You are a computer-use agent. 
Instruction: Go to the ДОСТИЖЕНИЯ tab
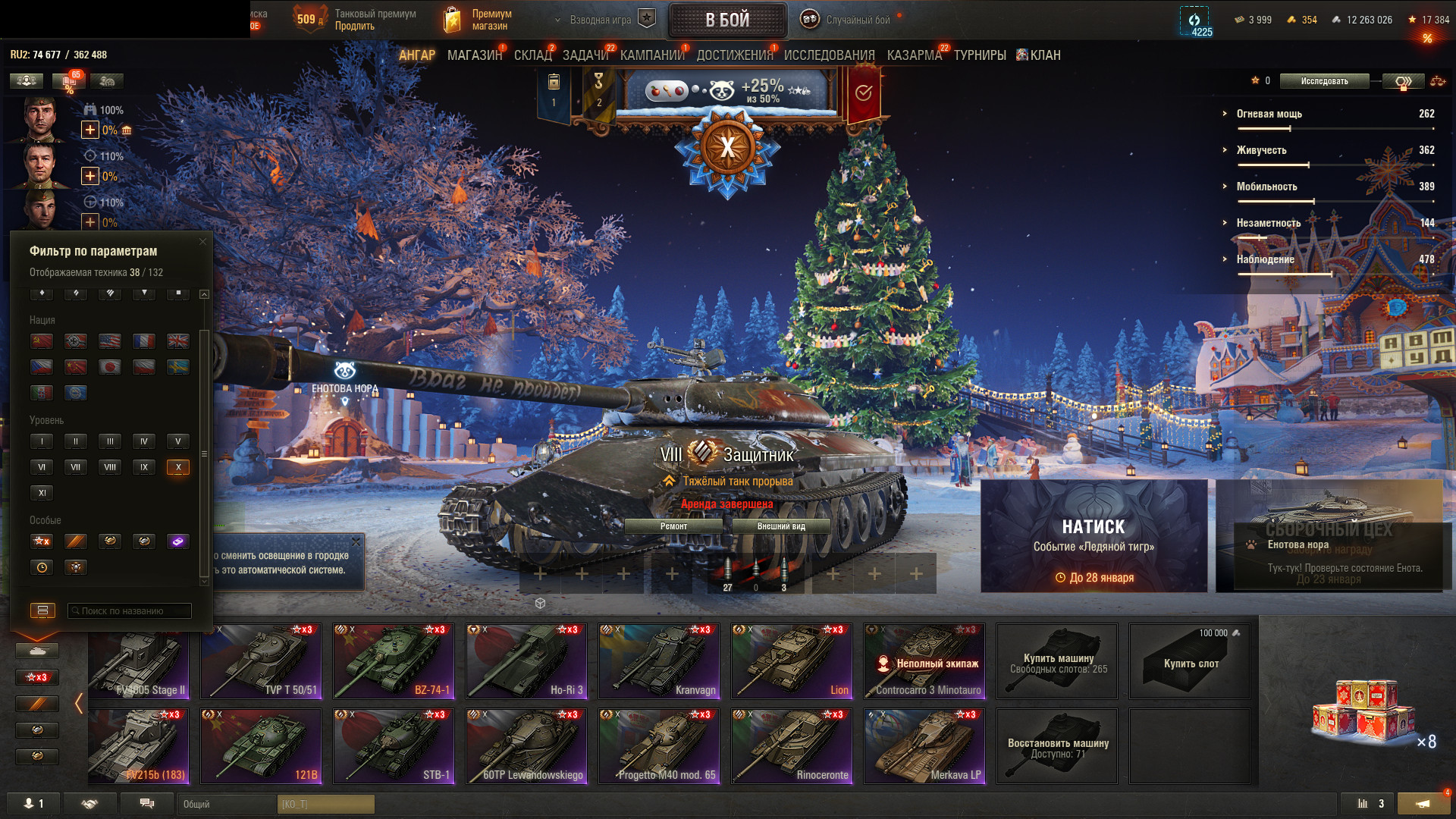click(734, 55)
